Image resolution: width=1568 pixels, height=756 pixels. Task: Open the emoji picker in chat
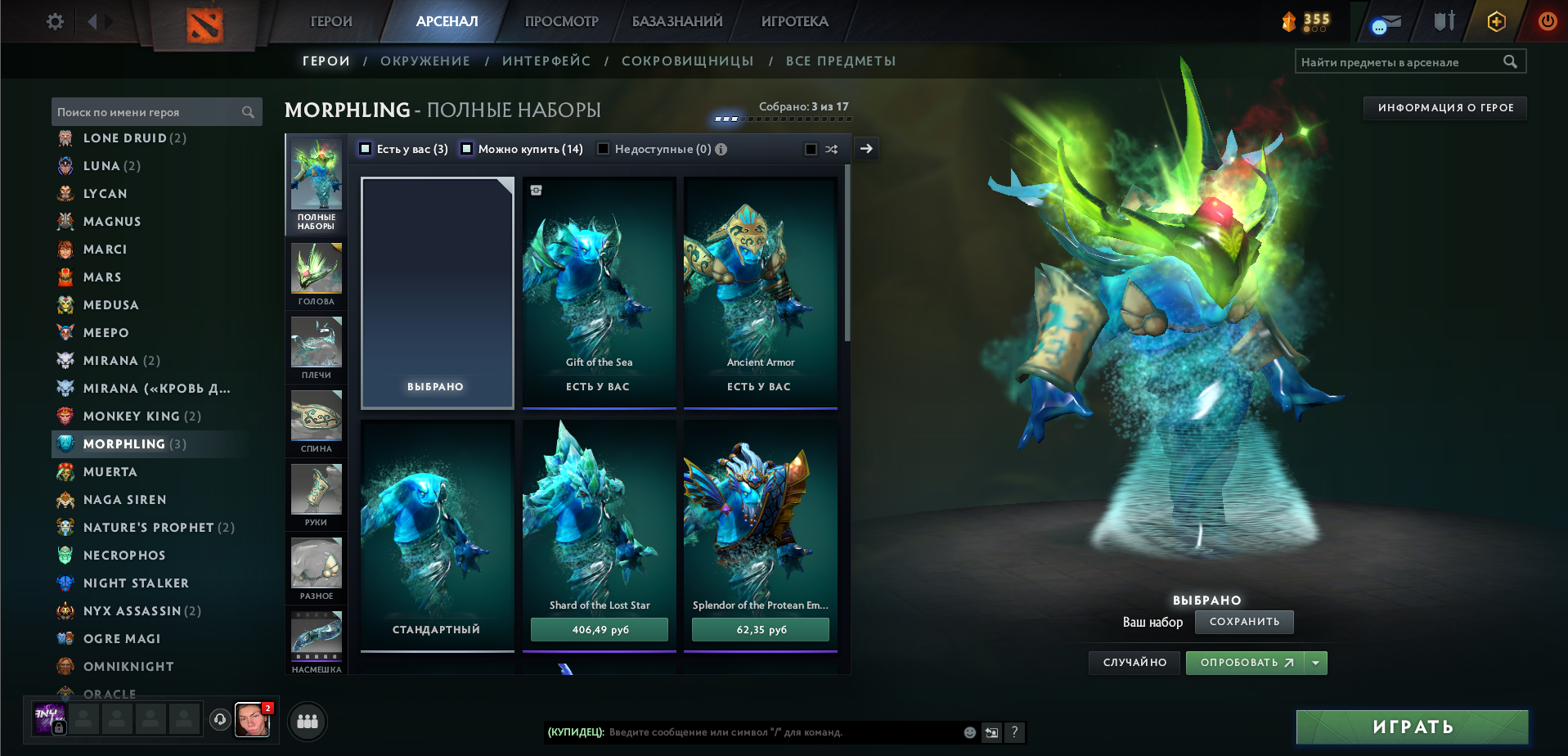pyautogui.click(x=970, y=733)
